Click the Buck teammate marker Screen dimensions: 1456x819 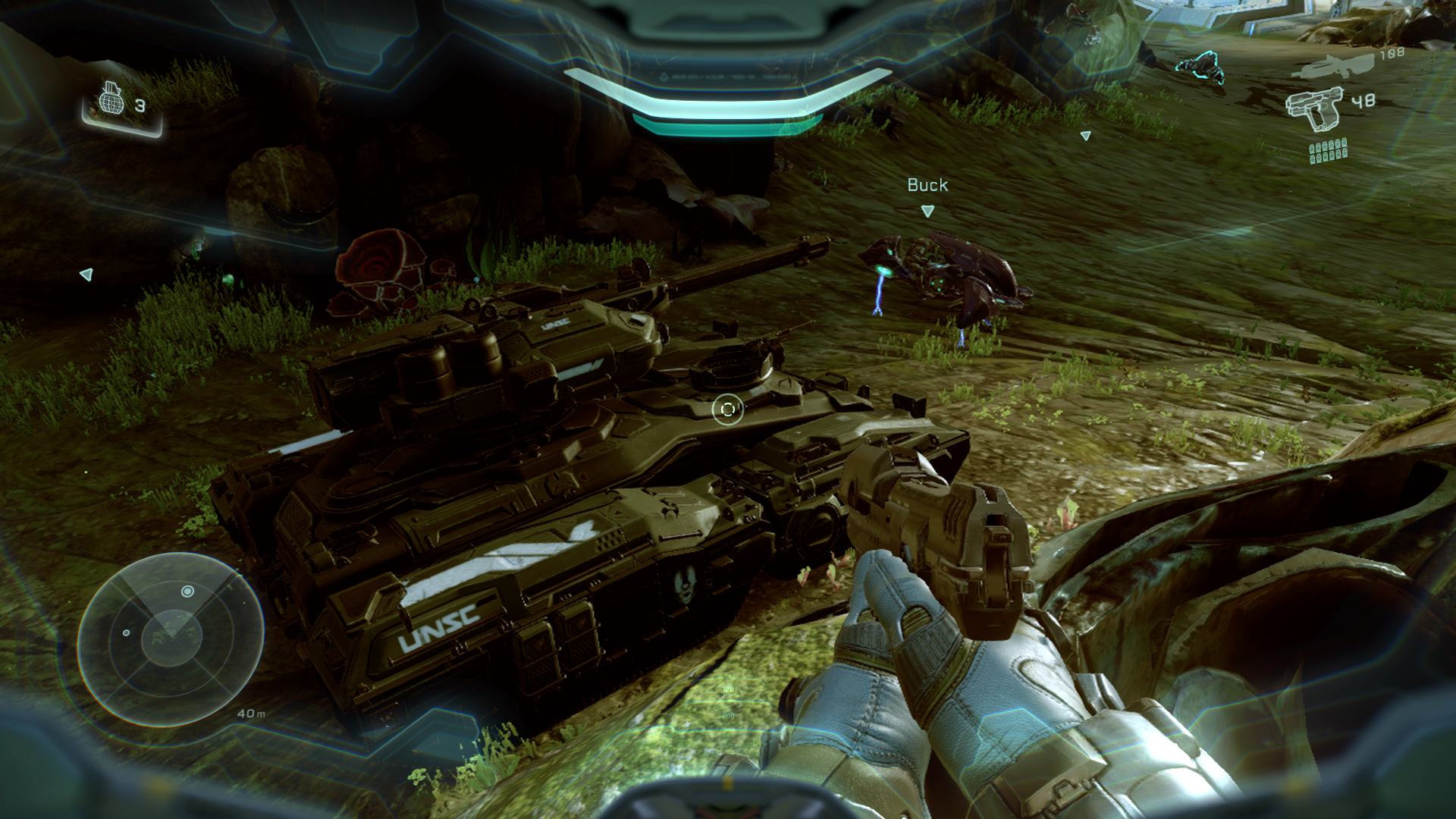927,211
